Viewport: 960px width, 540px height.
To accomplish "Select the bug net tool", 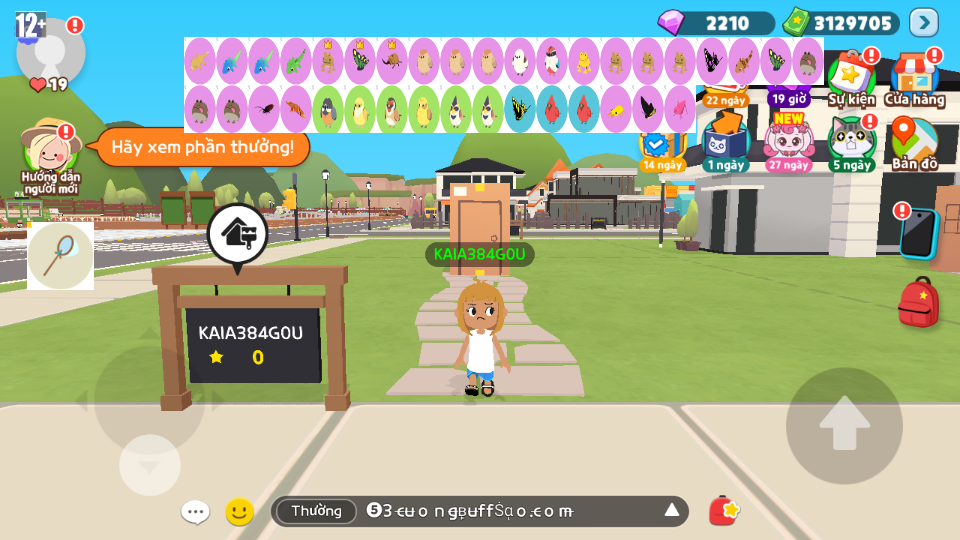I will [x=60, y=255].
